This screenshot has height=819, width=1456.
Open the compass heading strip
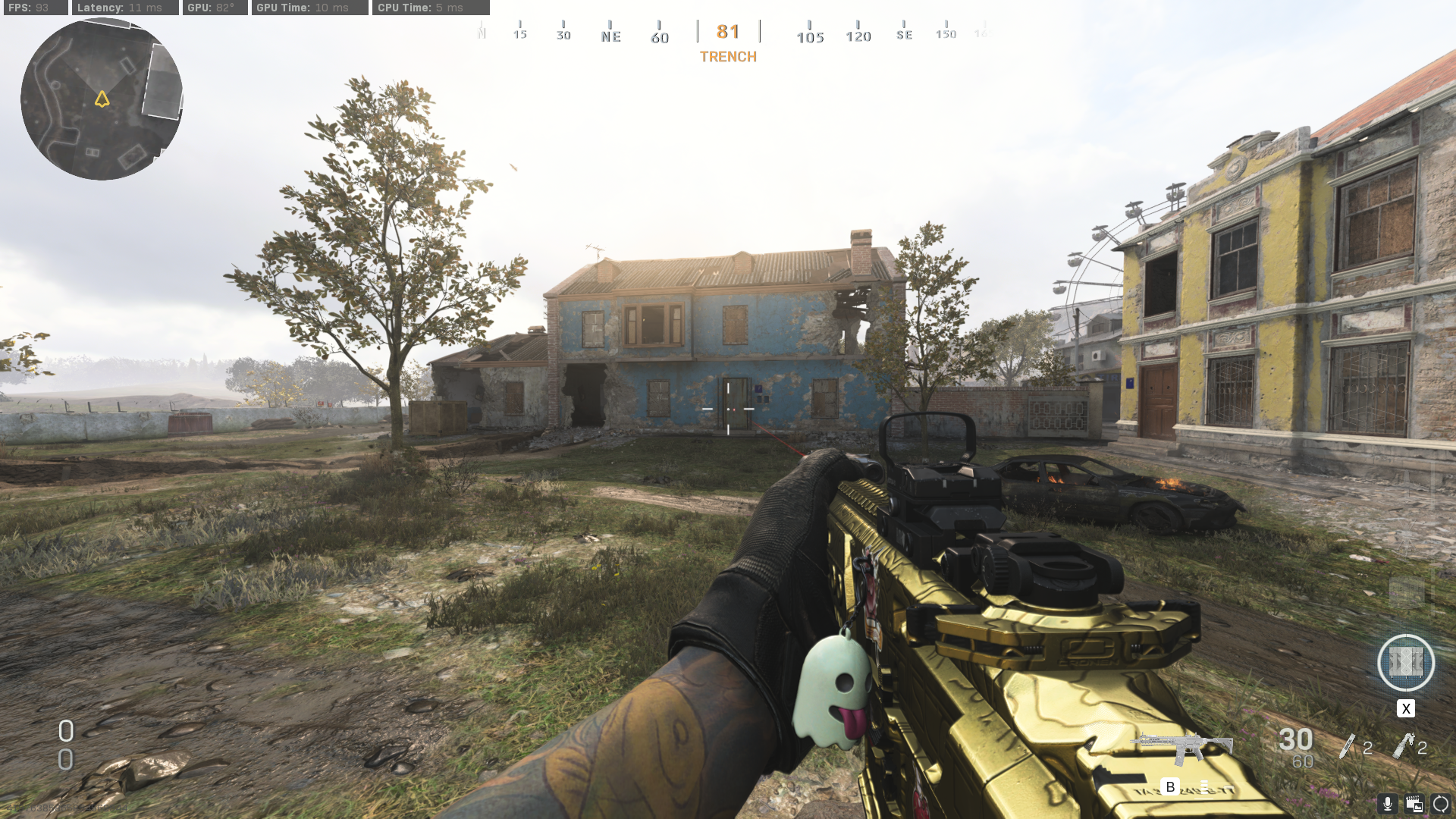728,30
